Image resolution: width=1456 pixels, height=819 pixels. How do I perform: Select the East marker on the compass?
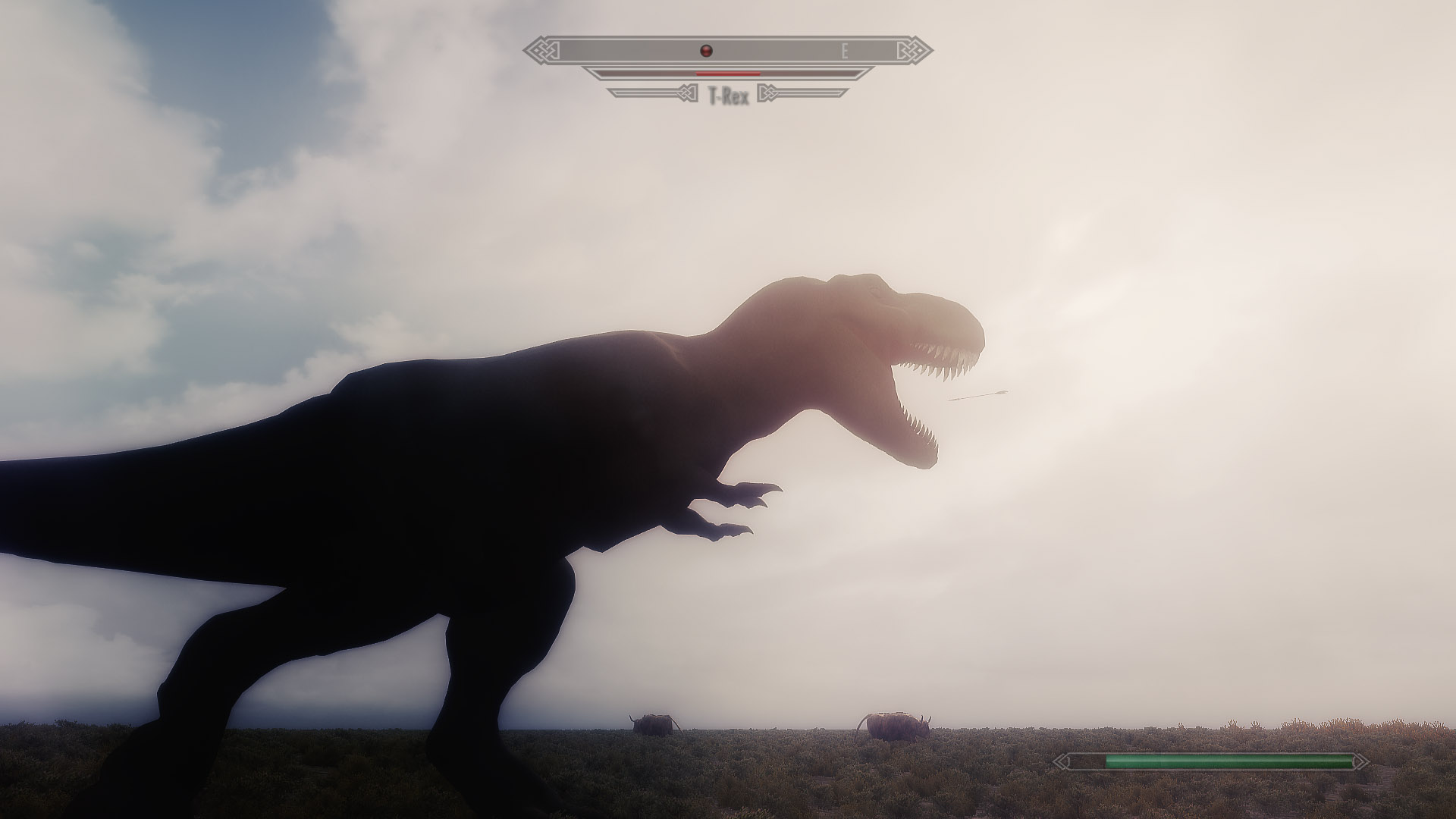click(844, 52)
